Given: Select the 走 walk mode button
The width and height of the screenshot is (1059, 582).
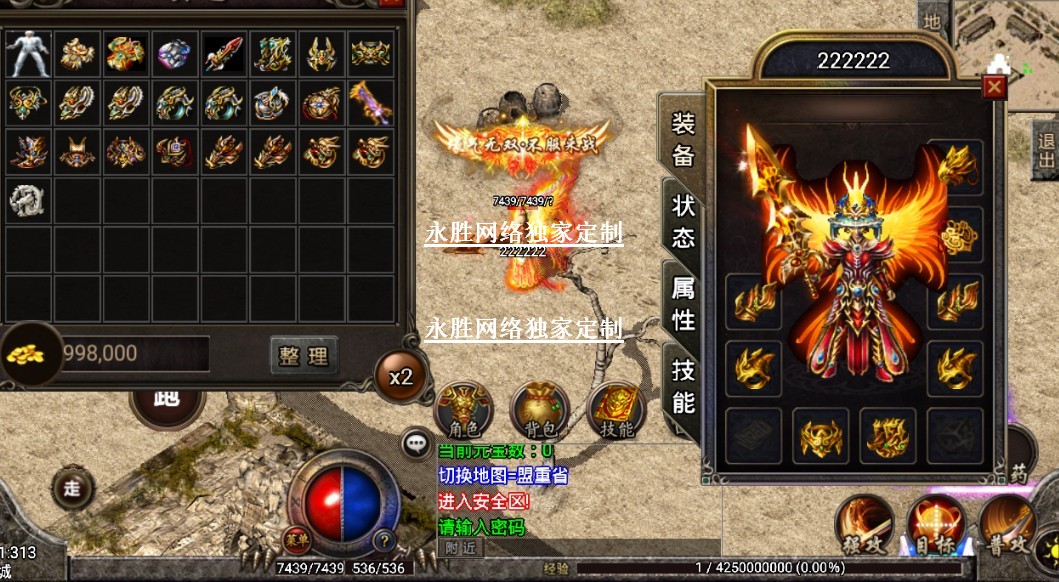Looking at the screenshot, I should [x=73, y=489].
